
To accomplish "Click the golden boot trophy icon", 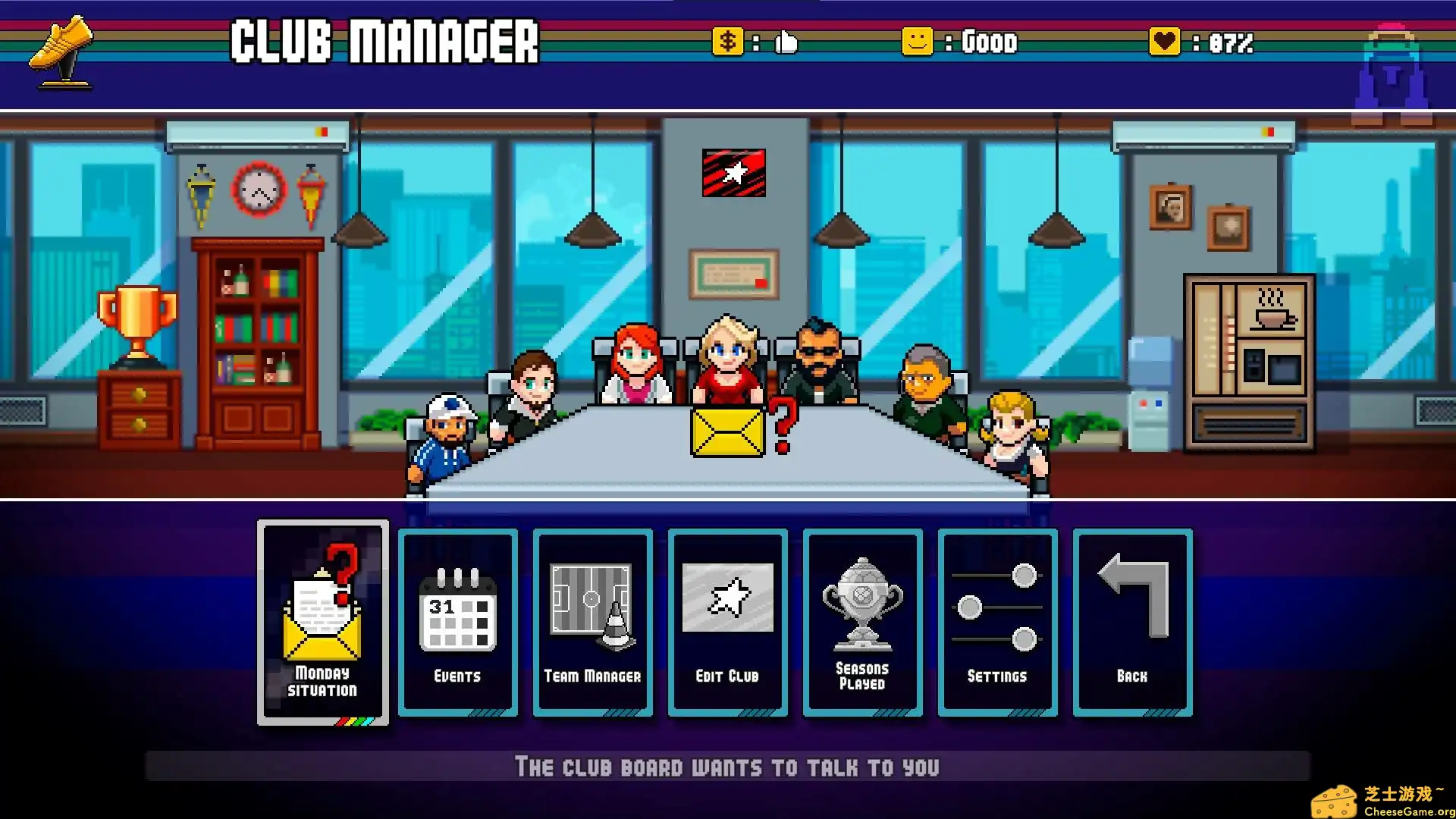I will [x=61, y=47].
